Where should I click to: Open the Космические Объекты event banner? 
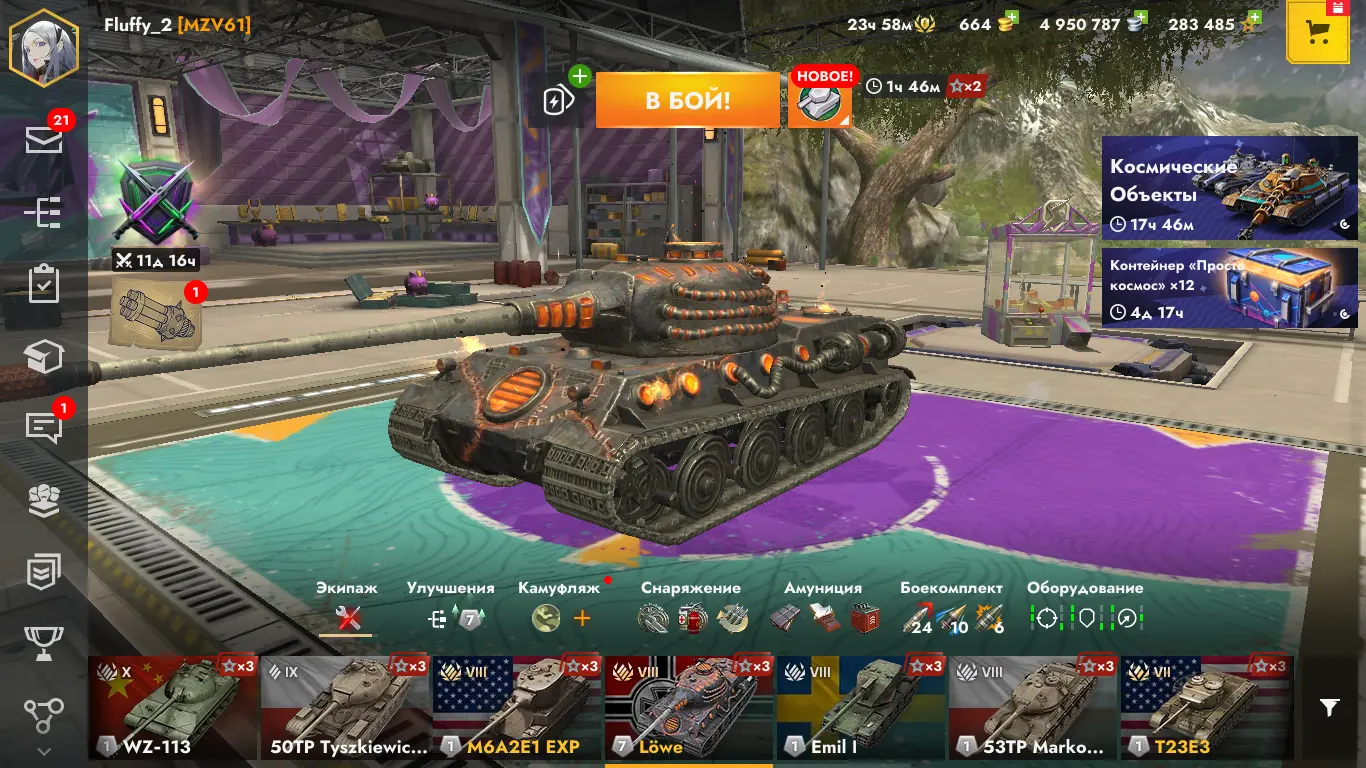point(1229,188)
